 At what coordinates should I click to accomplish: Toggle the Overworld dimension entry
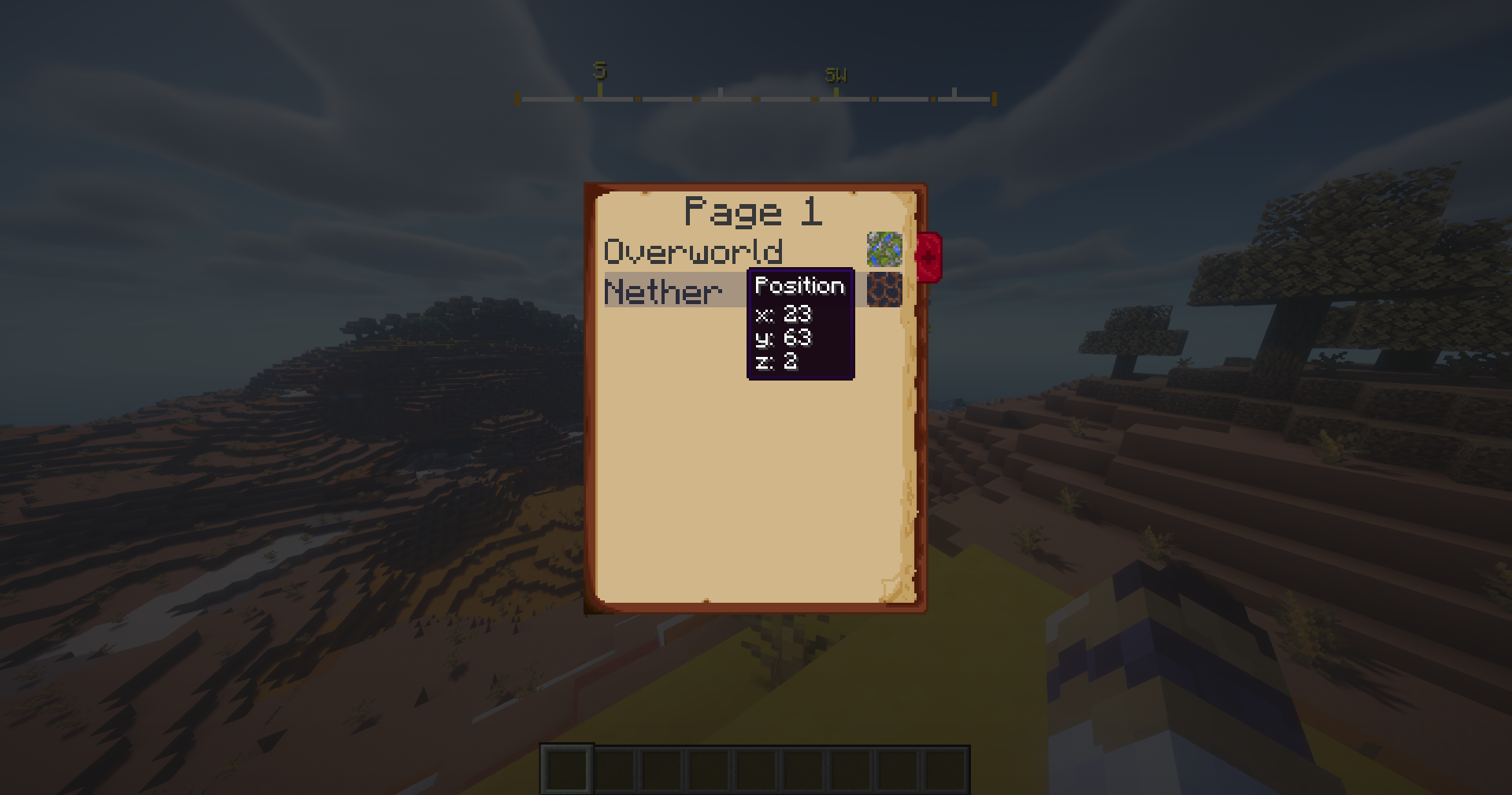click(693, 251)
